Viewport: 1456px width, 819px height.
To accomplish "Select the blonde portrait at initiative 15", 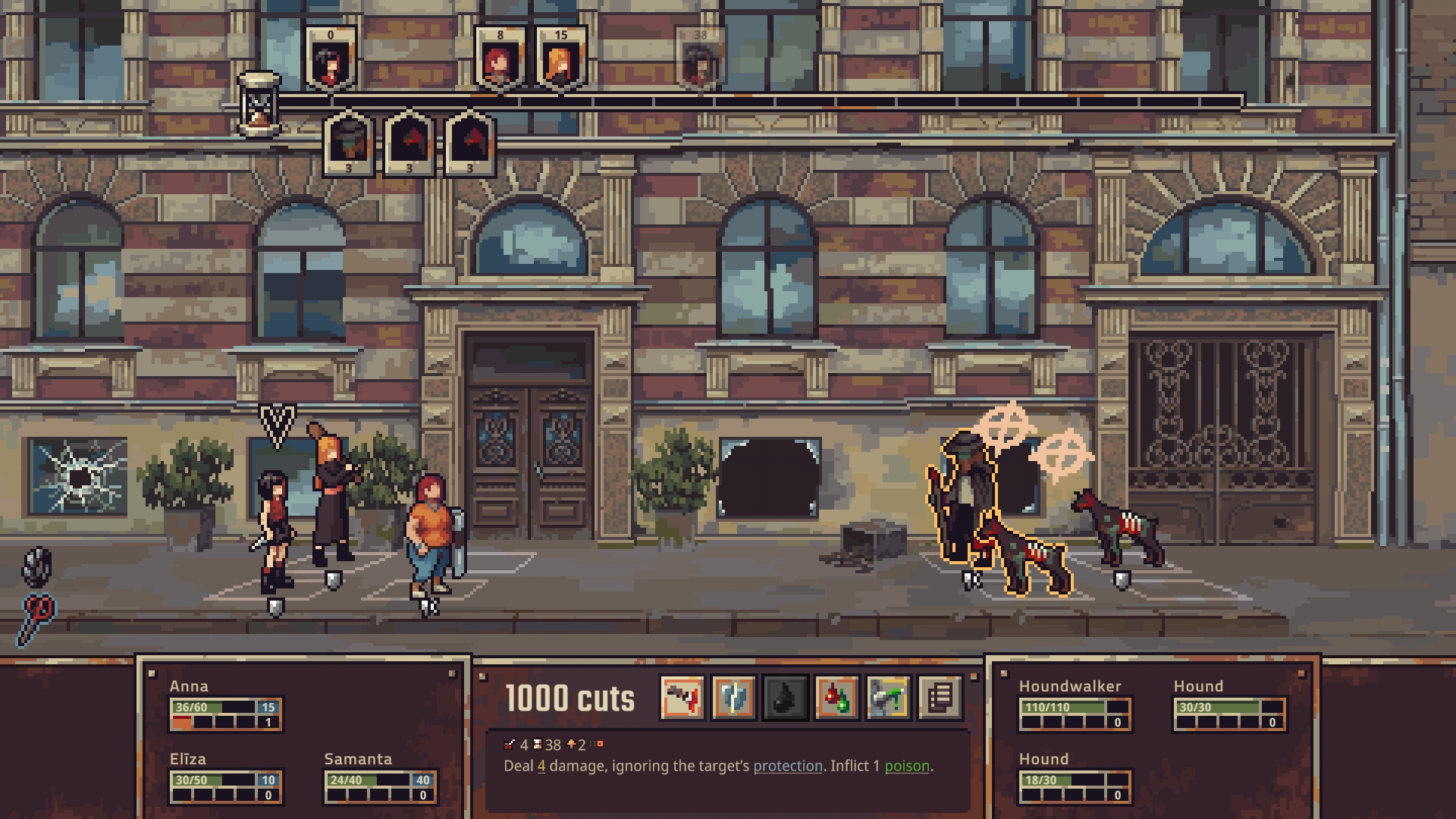I will 560,59.
